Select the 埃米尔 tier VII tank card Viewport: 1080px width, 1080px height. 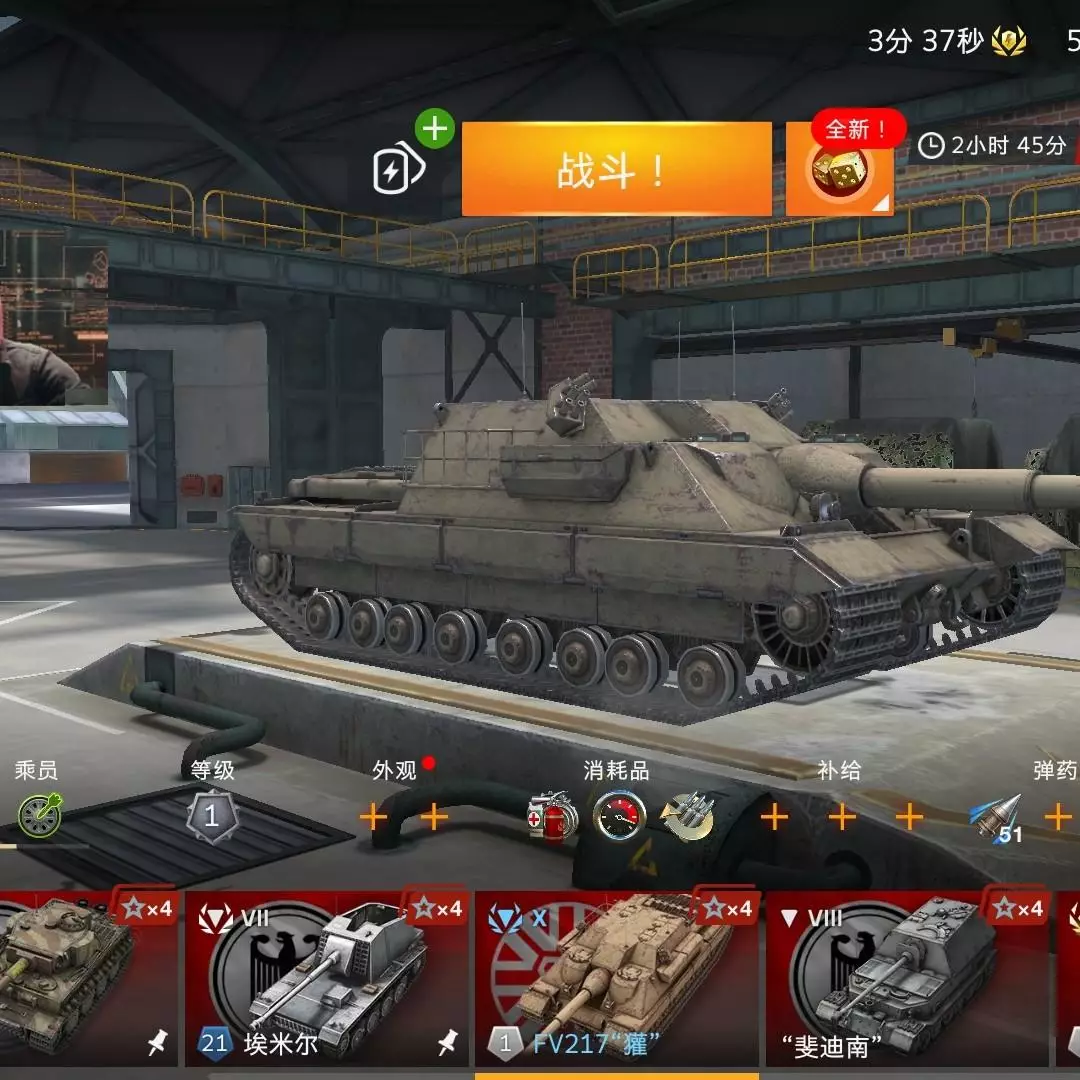pyautogui.click(x=324, y=980)
